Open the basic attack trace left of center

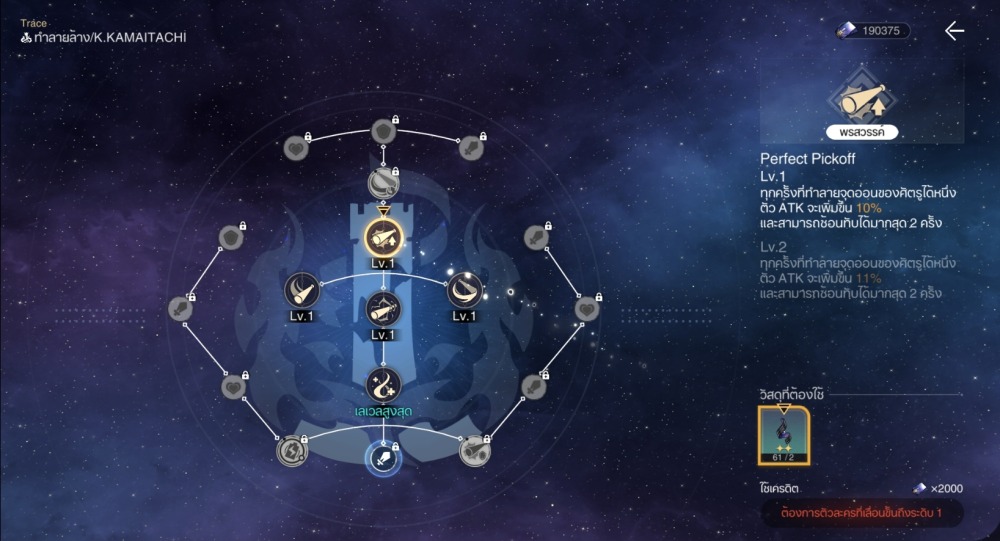(302, 291)
